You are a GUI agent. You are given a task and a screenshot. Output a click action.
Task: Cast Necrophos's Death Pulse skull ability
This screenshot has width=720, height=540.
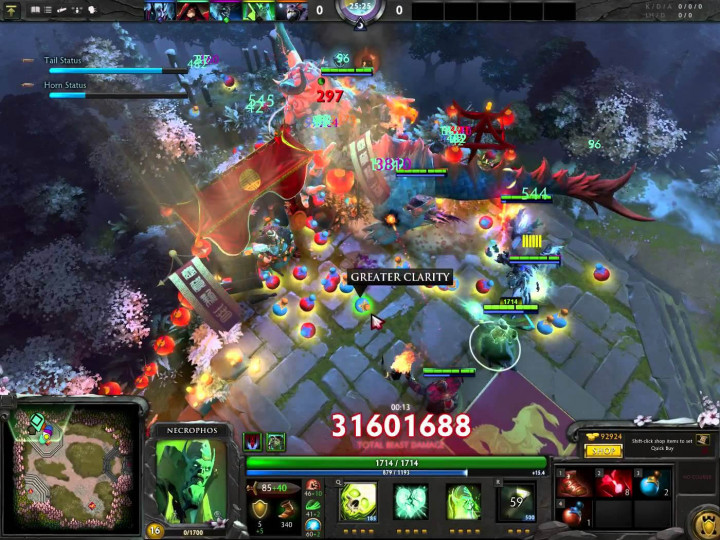[359, 501]
